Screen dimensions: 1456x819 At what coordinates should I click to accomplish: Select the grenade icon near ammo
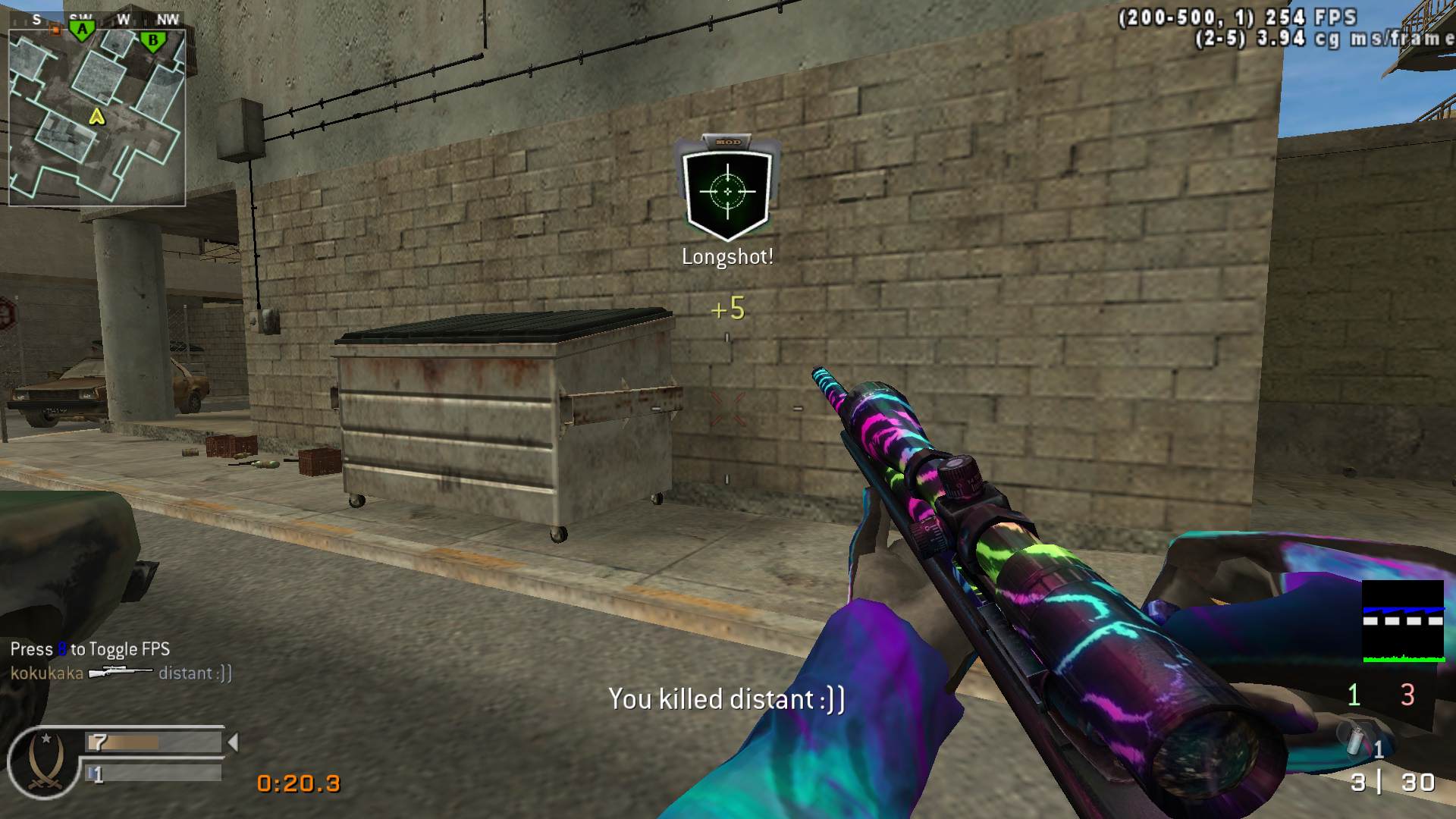coord(1356,741)
